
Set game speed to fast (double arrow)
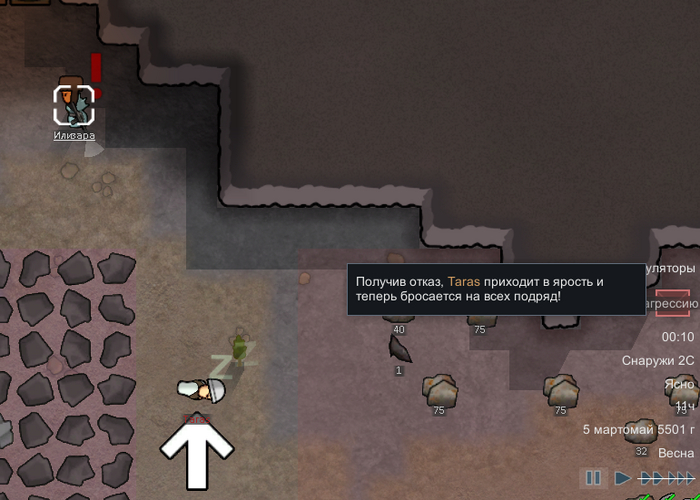pyautogui.click(x=653, y=478)
